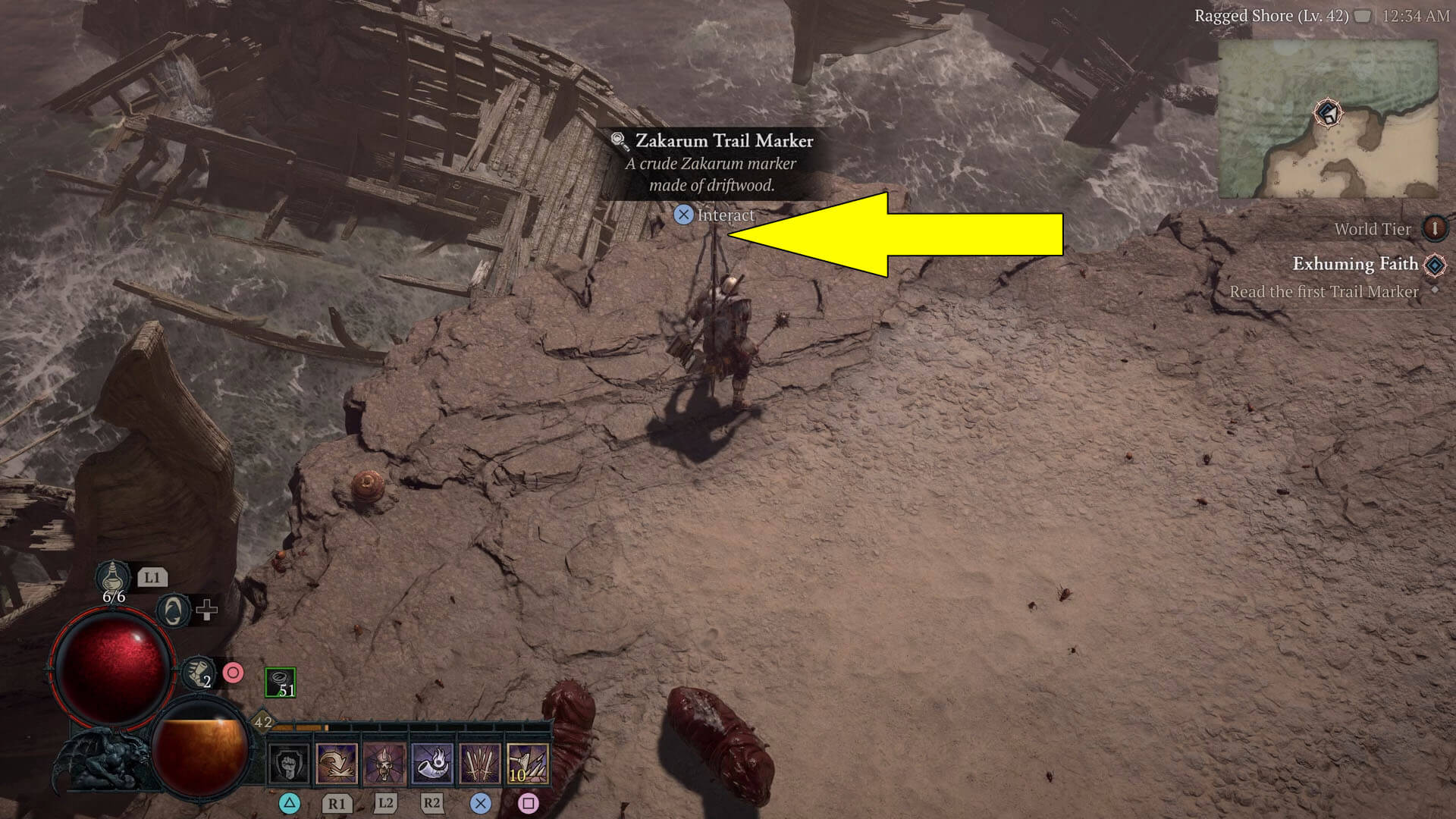
Task: Activate the curved arrow leap skill
Action: [x=337, y=764]
